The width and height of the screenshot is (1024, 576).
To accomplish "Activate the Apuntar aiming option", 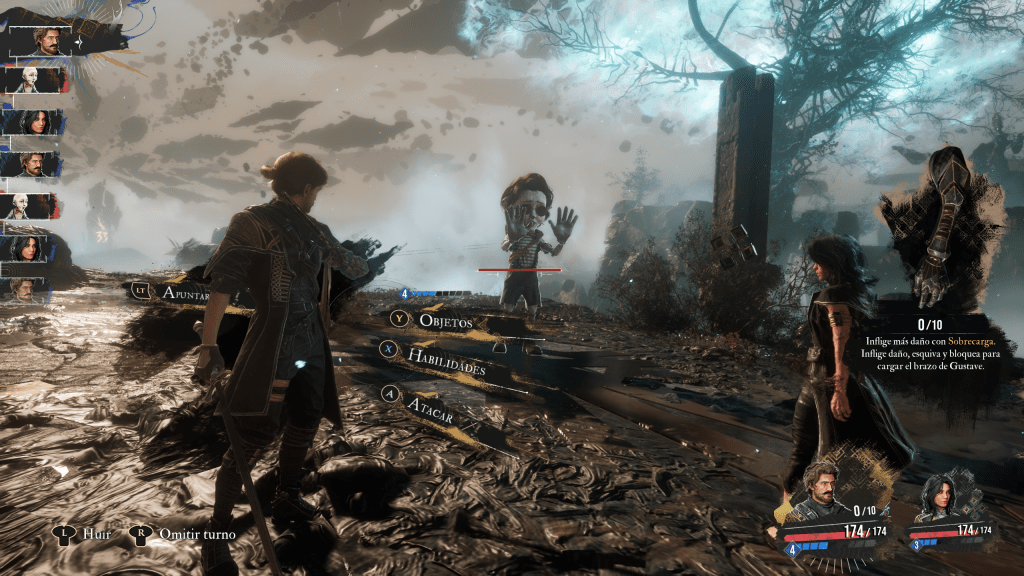I will tap(190, 293).
